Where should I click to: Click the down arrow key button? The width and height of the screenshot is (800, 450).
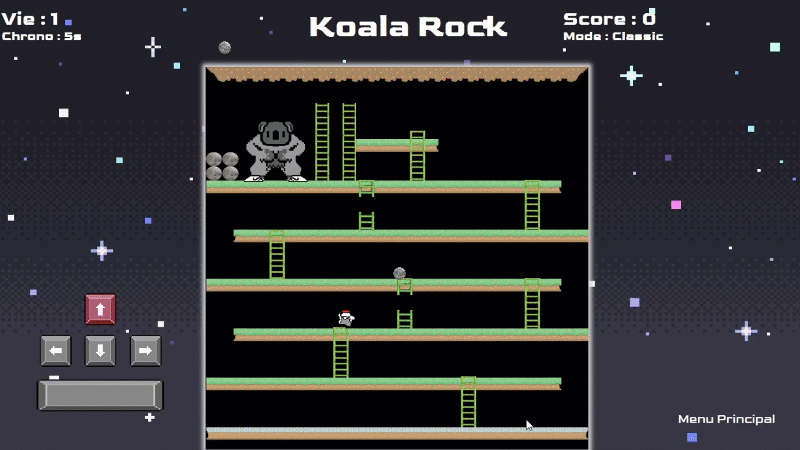pyautogui.click(x=100, y=350)
